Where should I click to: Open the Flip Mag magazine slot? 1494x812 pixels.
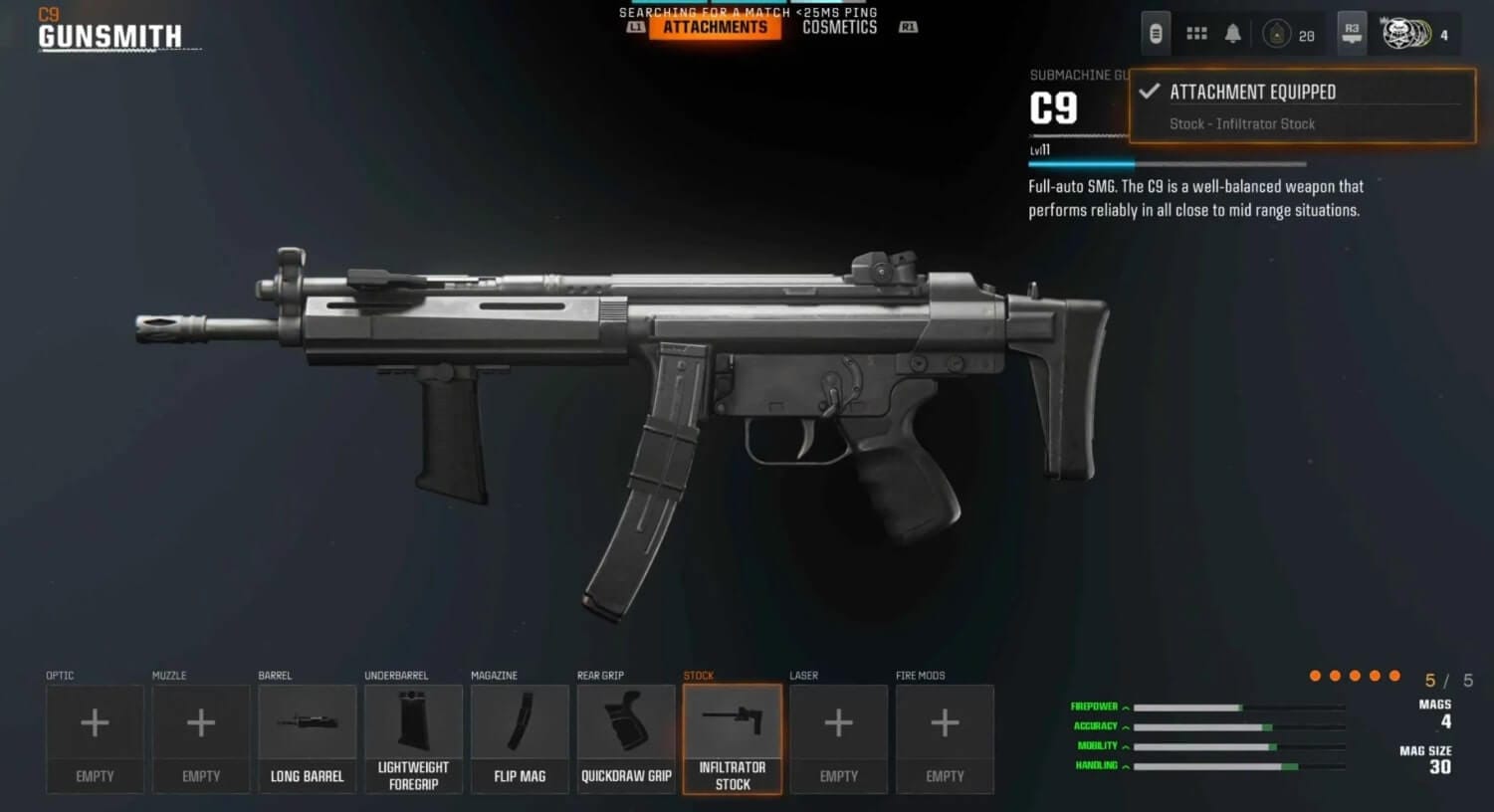point(520,738)
